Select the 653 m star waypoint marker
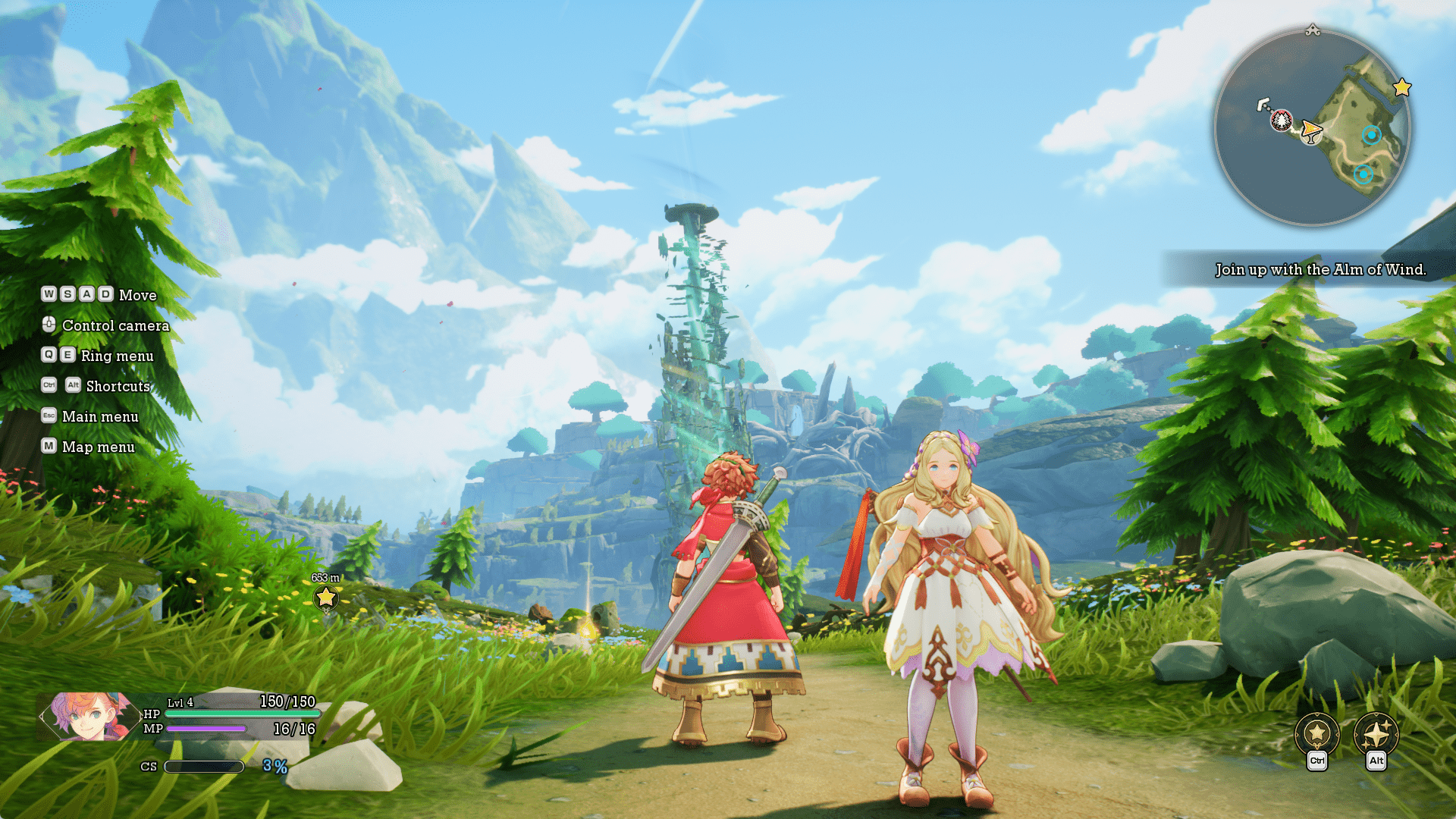The image size is (1456, 819). tap(326, 598)
